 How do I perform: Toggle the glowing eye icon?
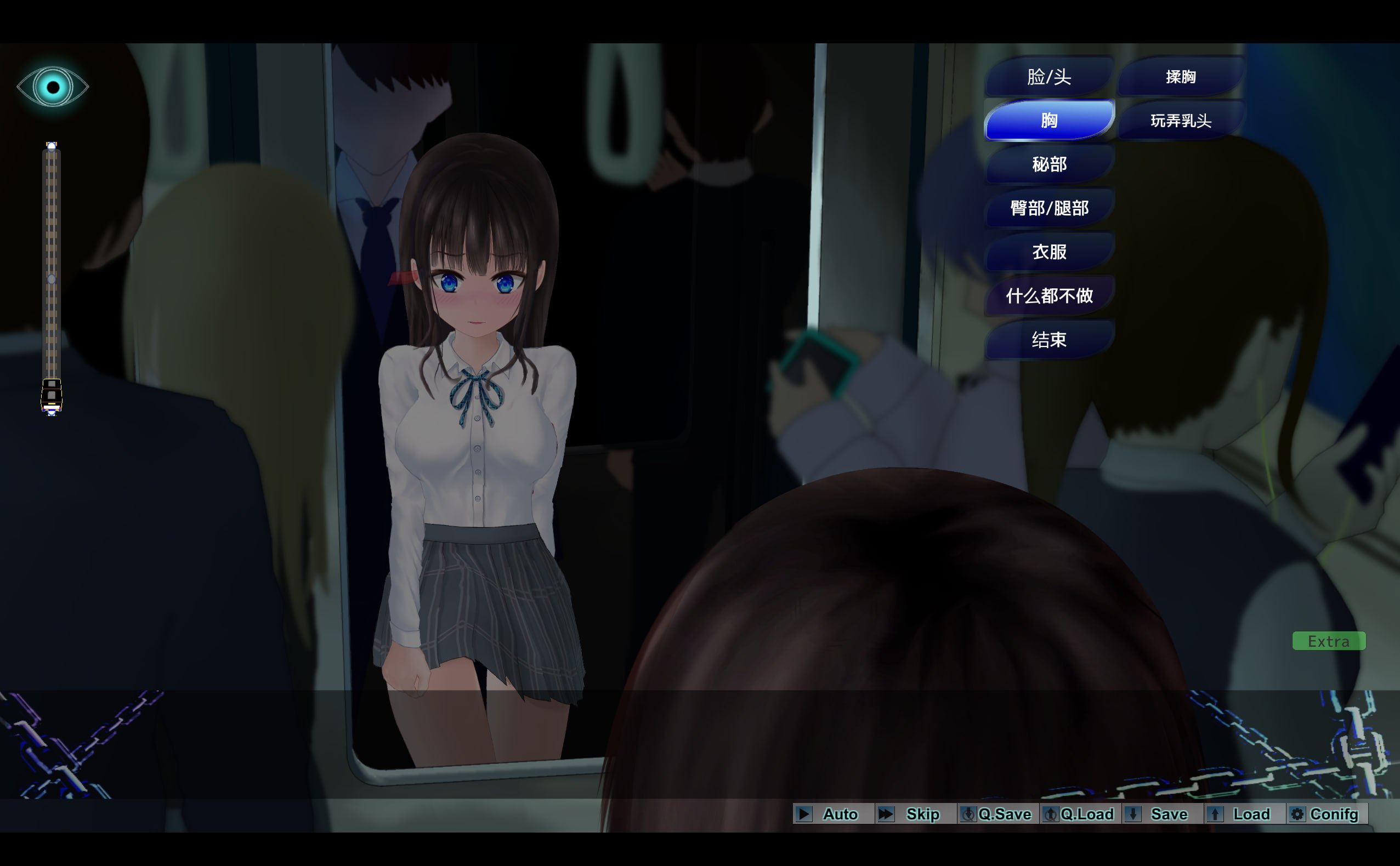pyautogui.click(x=53, y=87)
